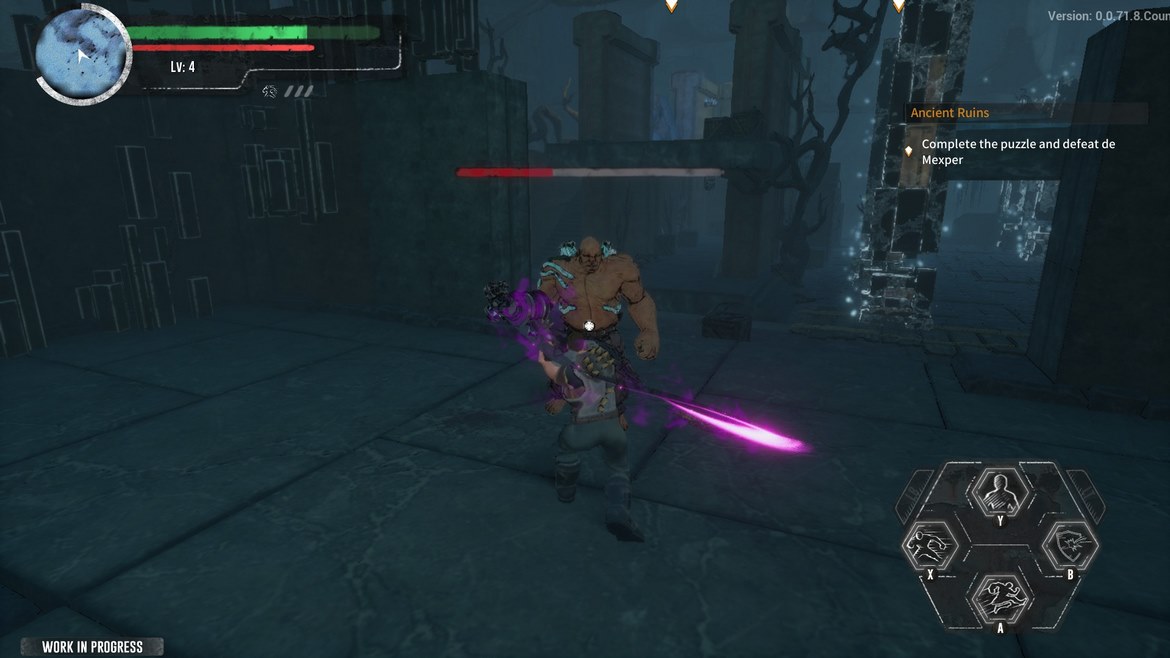Use the punching figure ability icon
This screenshot has width=1170, height=658.
(927, 545)
